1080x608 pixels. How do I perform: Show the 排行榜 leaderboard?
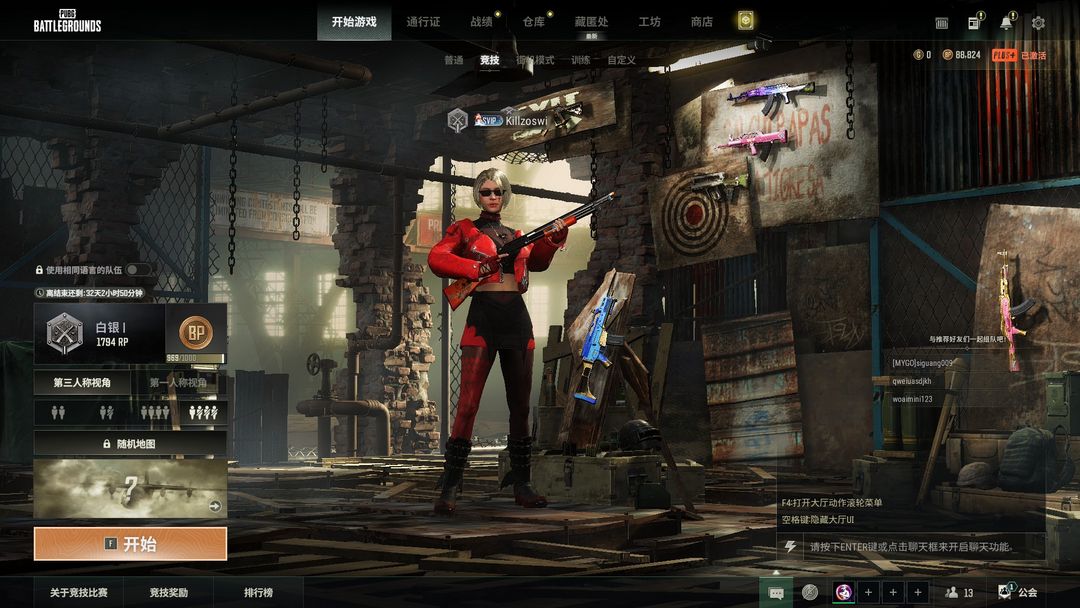click(258, 593)
